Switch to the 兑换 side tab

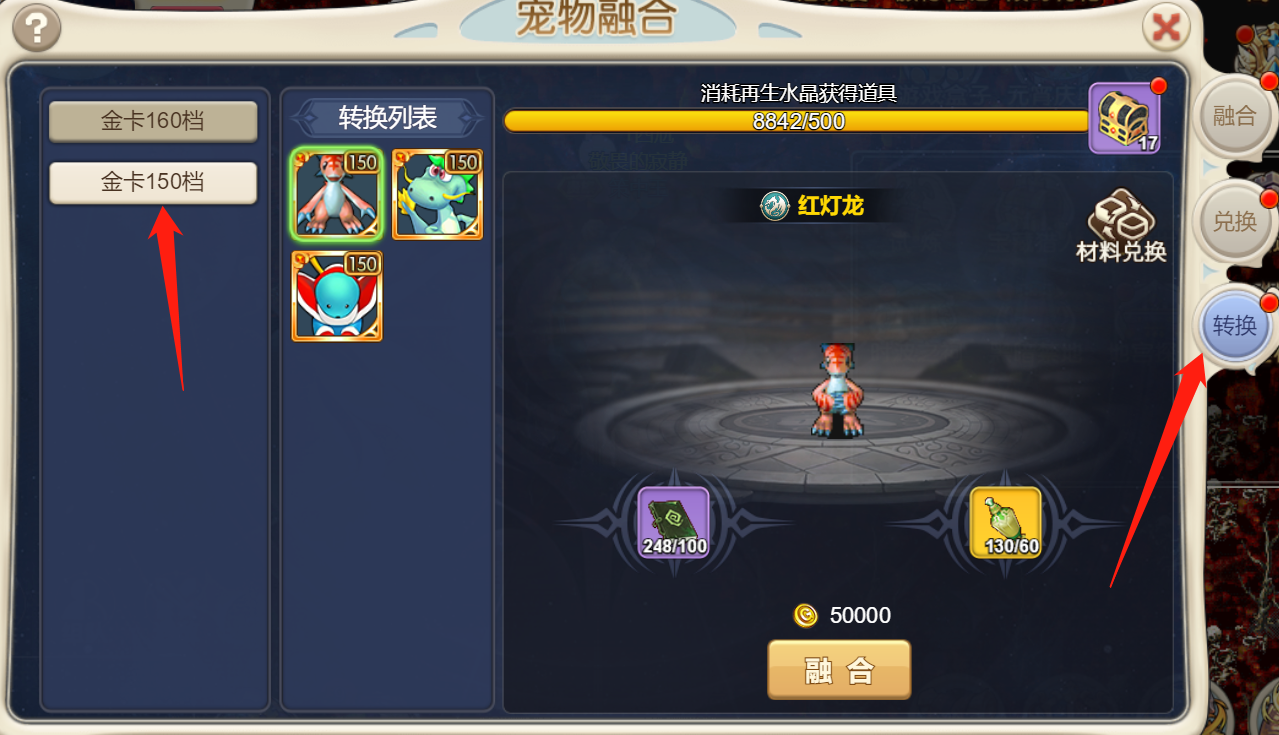coord(1234,221)
